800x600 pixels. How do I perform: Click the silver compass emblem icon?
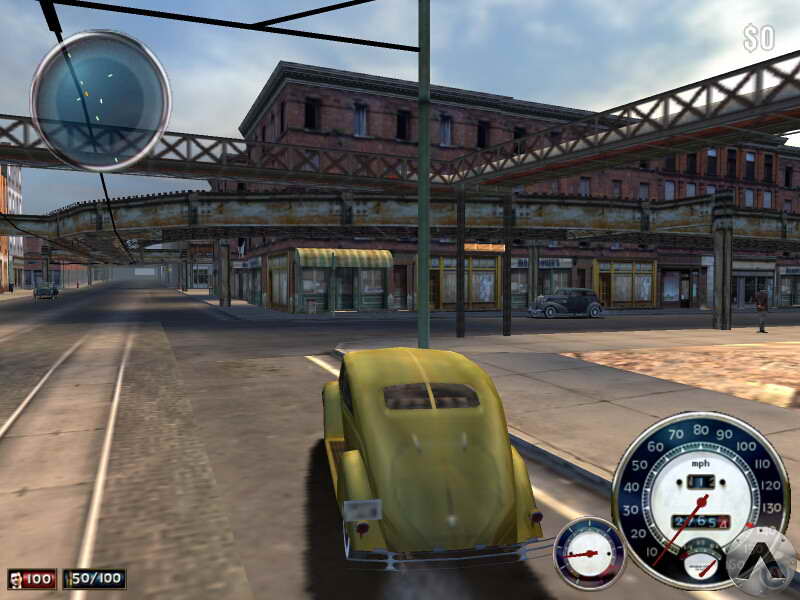point(761,560)
